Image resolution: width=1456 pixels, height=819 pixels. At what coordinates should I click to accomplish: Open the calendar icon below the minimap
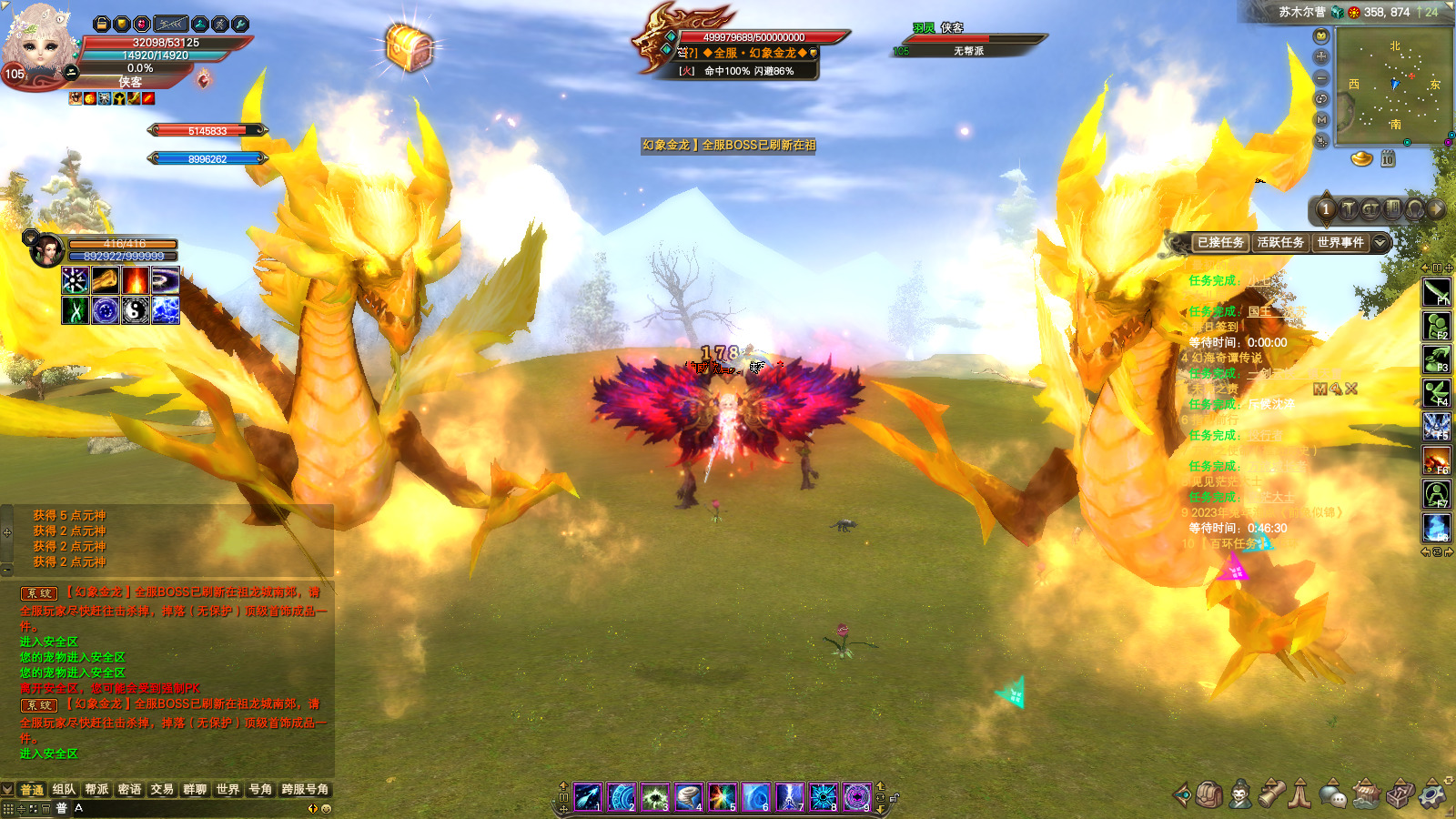(x=1388, y=159)
